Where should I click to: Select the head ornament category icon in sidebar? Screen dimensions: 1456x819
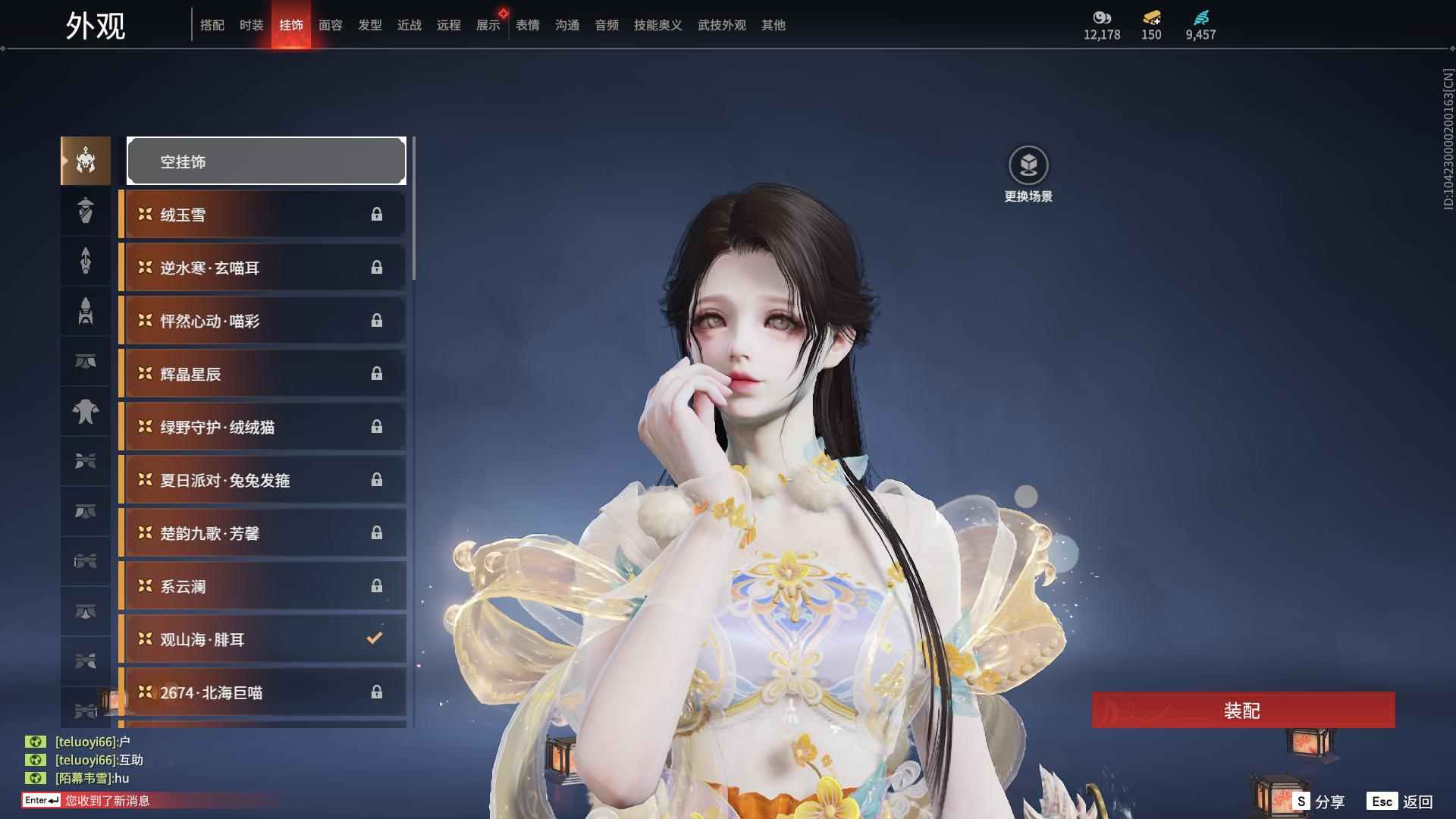[85, 161]
